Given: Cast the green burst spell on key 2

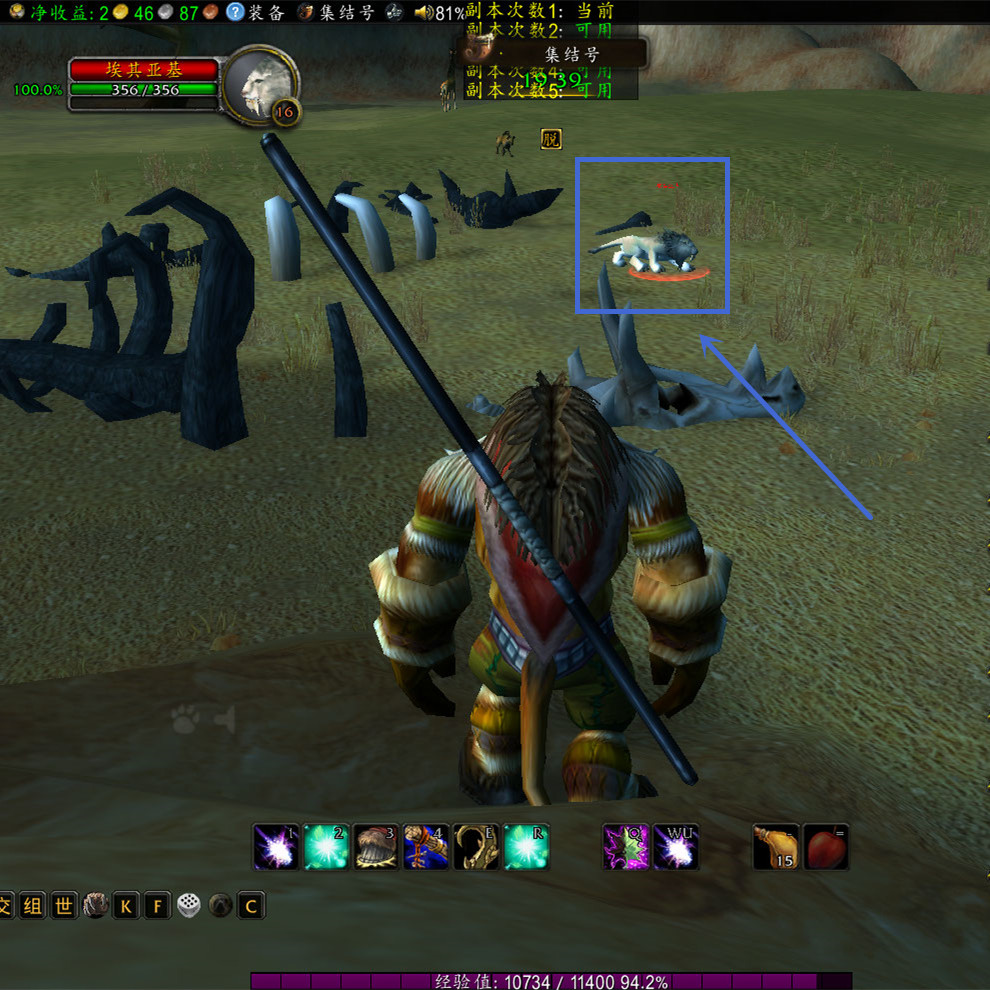Looking at the screenshot, I should click(326, 847).
